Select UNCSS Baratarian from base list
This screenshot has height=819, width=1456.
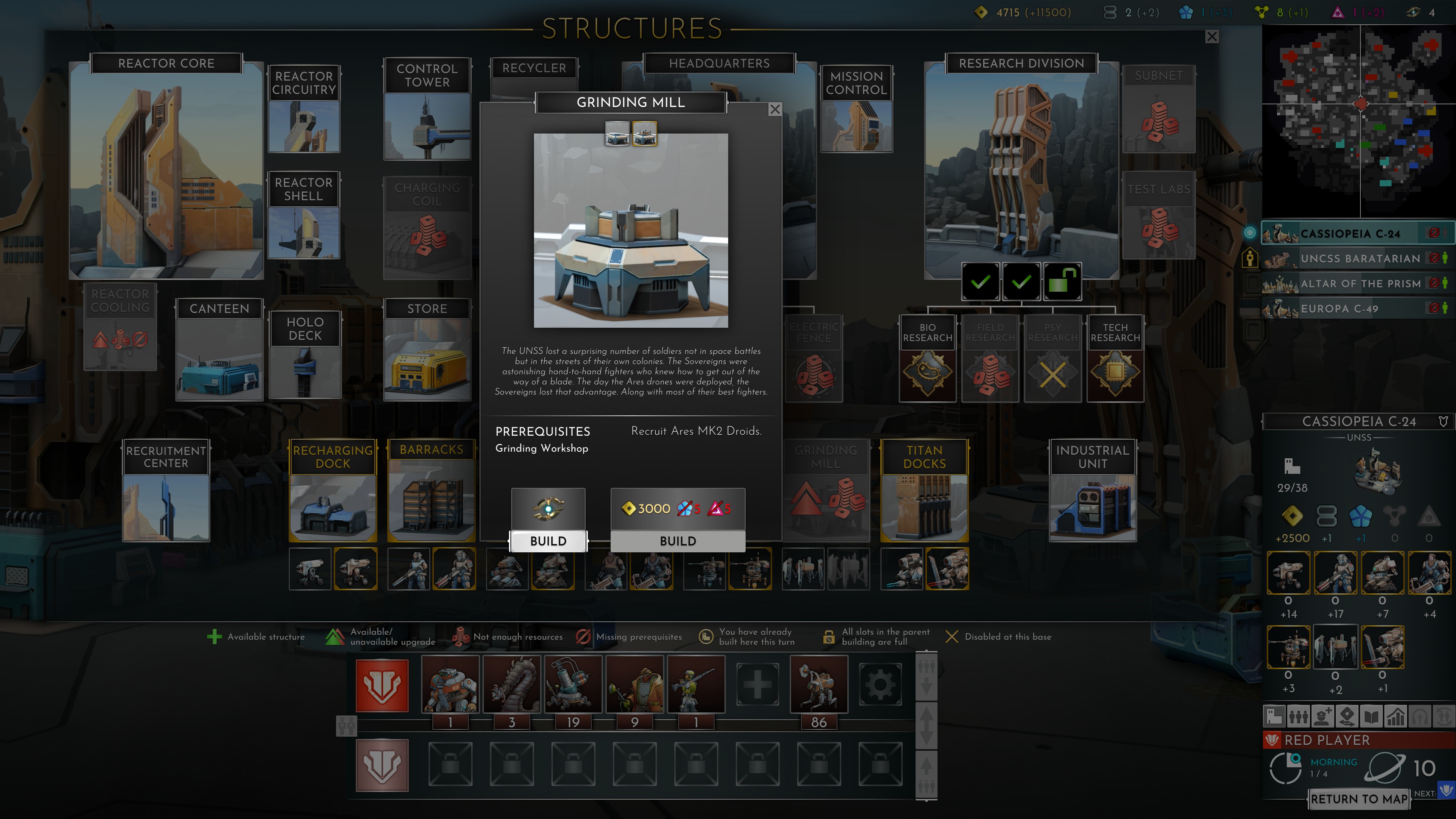(1359, 259)
